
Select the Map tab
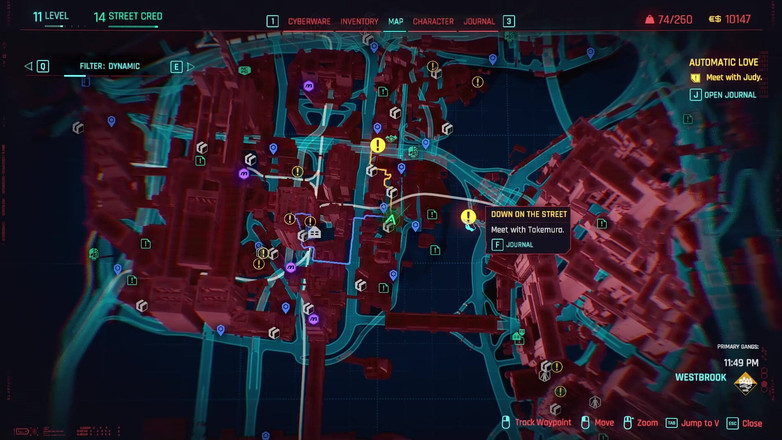click(396, 21)
